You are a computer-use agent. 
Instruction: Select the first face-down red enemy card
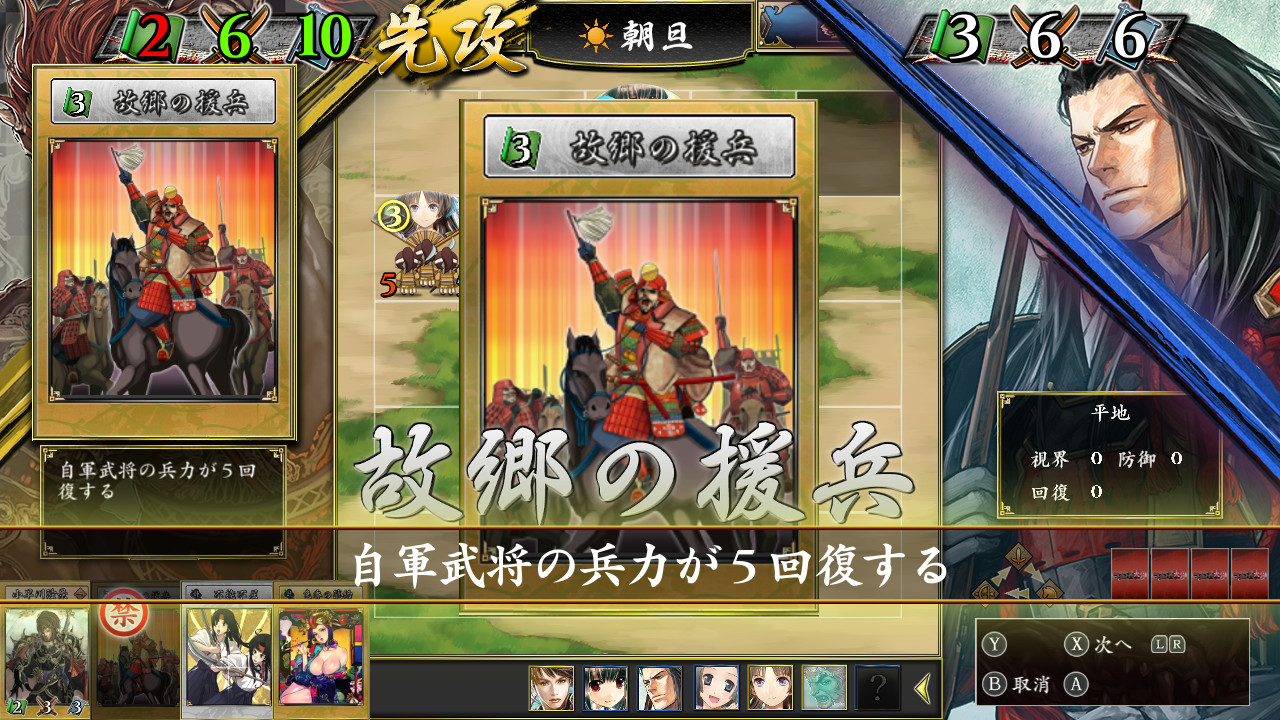coord(1131,577)
